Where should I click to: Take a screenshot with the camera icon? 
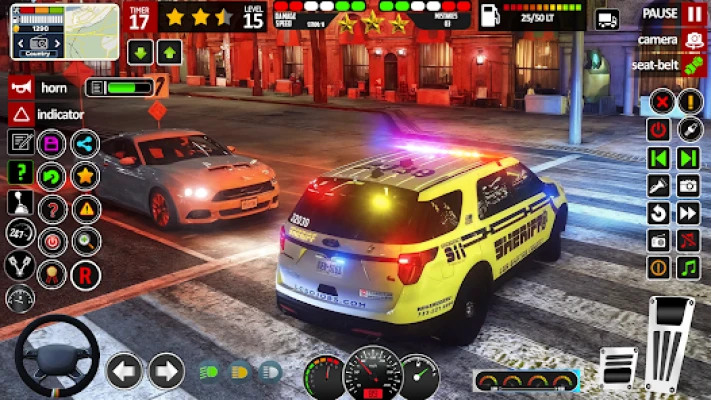click(x=688, y=185)
